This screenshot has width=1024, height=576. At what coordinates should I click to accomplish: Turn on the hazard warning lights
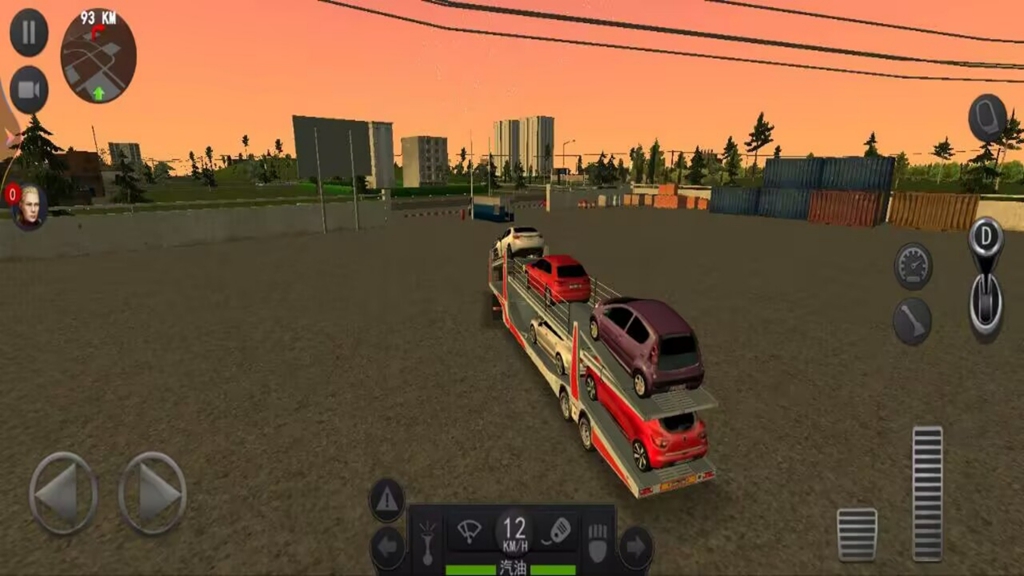tap(387, 500)
